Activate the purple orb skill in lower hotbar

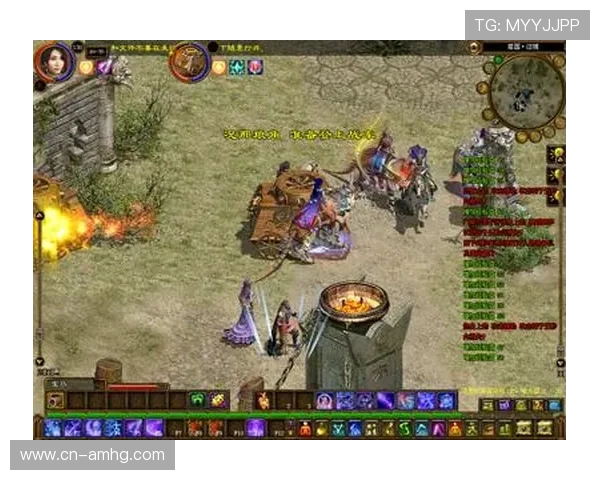coord(256,428)
